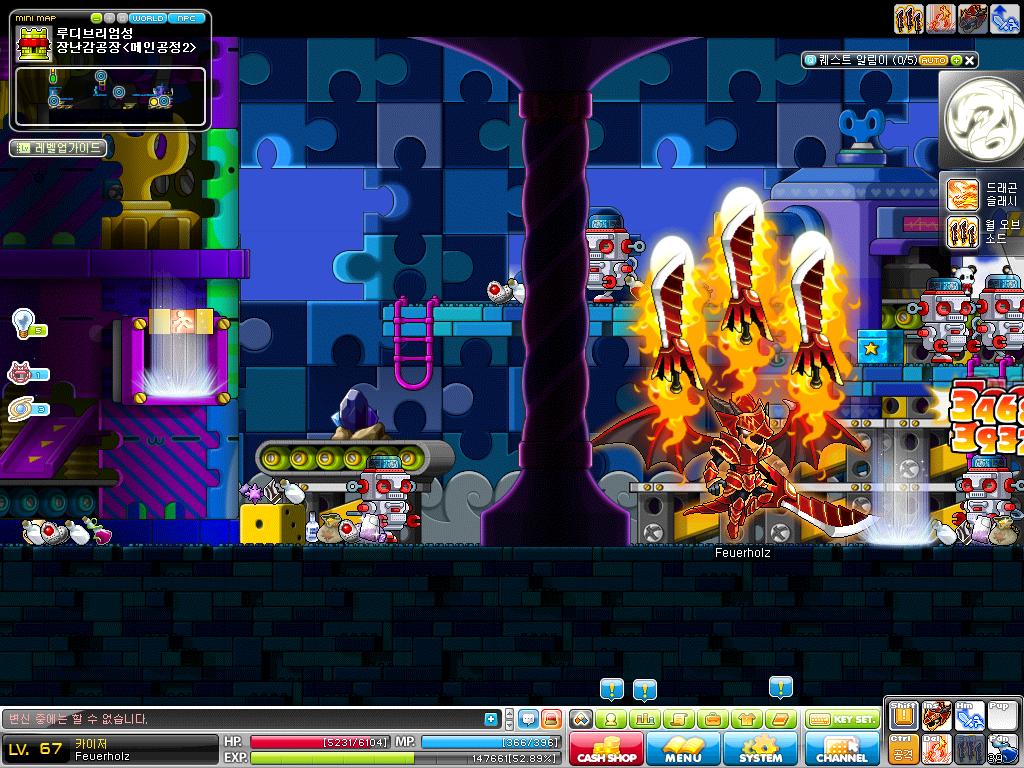This screenshot has height=768, width=1024.
Task: Click the chat speech bubble button
Action: pos(529,719)
